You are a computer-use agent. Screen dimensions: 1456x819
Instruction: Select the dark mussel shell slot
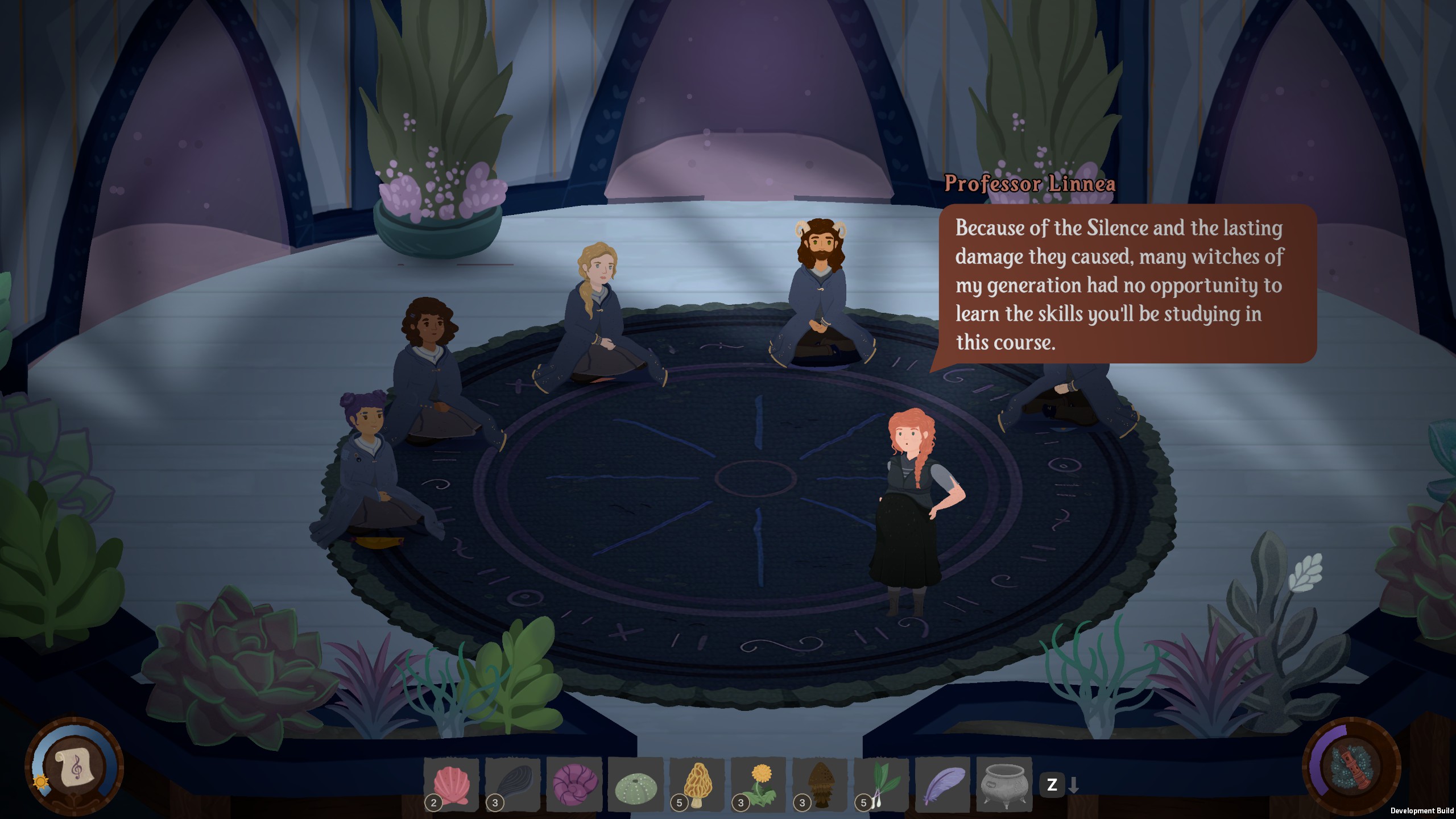(513, 785)
